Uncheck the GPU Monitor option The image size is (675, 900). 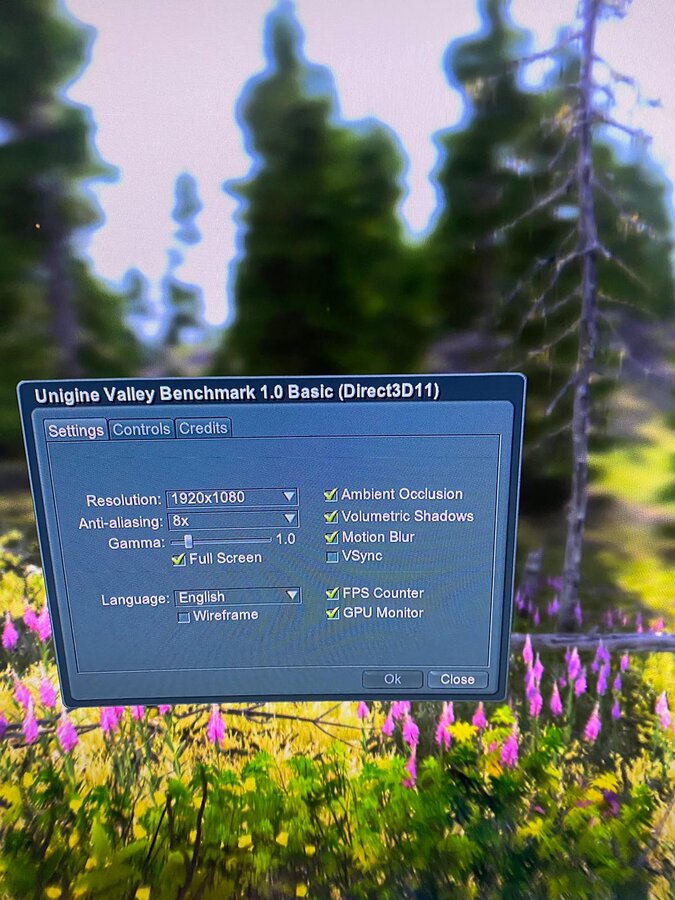pyautogui.click(x=332, y=613)
